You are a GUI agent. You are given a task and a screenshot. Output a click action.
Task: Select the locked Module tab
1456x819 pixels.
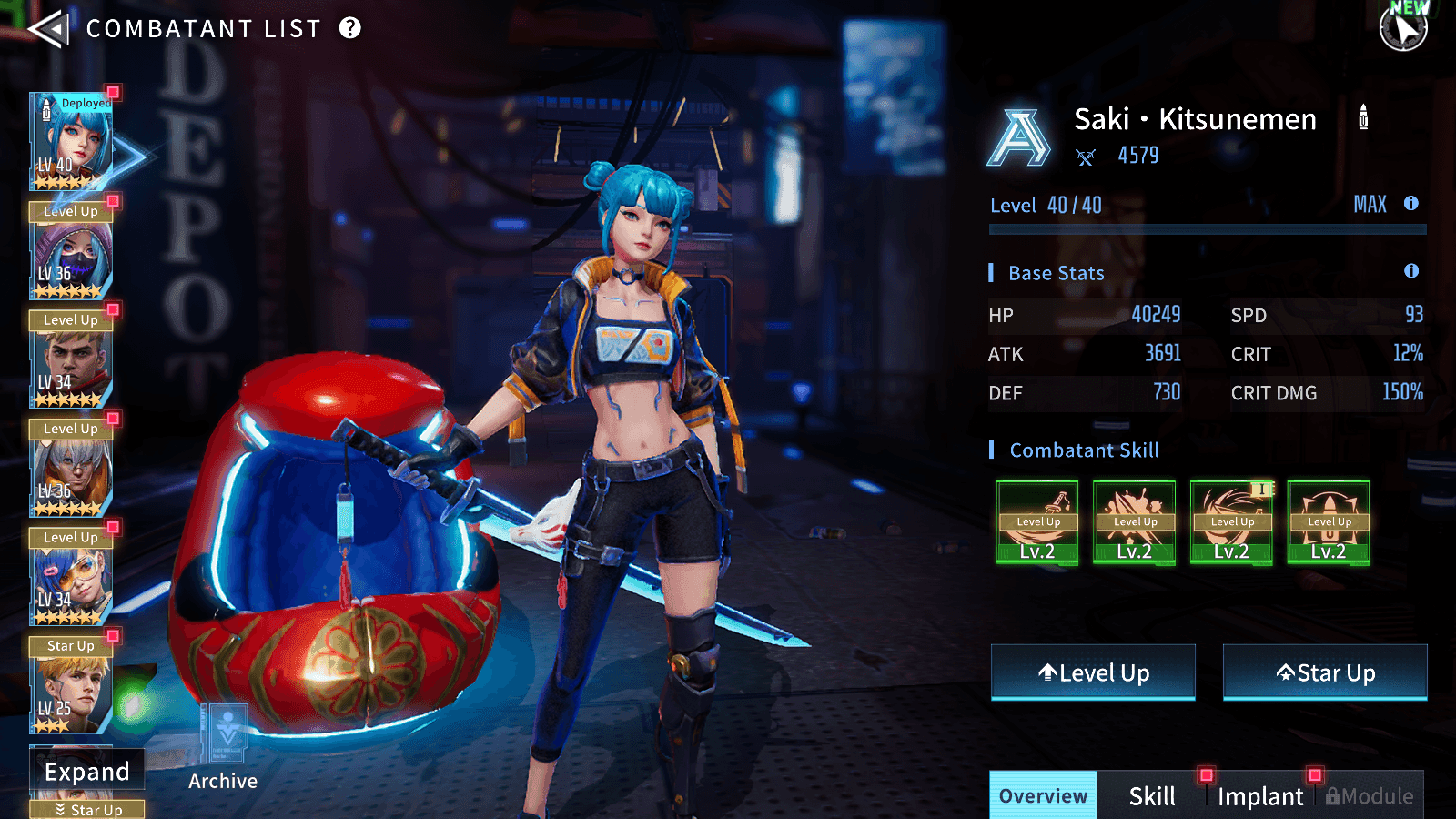[1370, 796]
